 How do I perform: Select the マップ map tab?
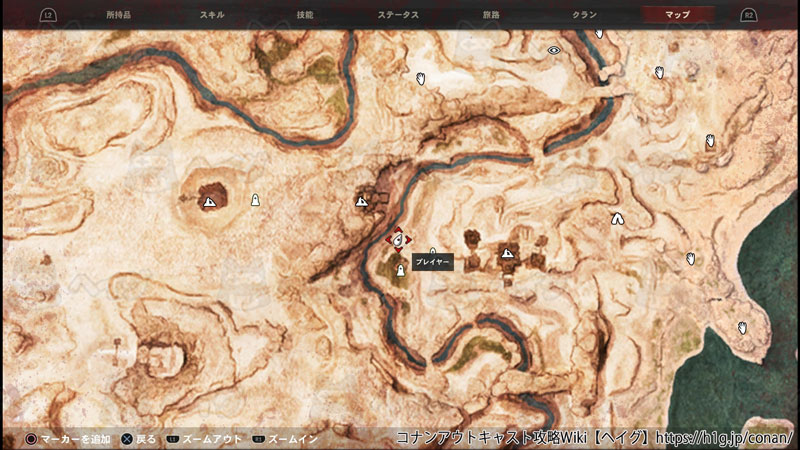coord(677,15)
